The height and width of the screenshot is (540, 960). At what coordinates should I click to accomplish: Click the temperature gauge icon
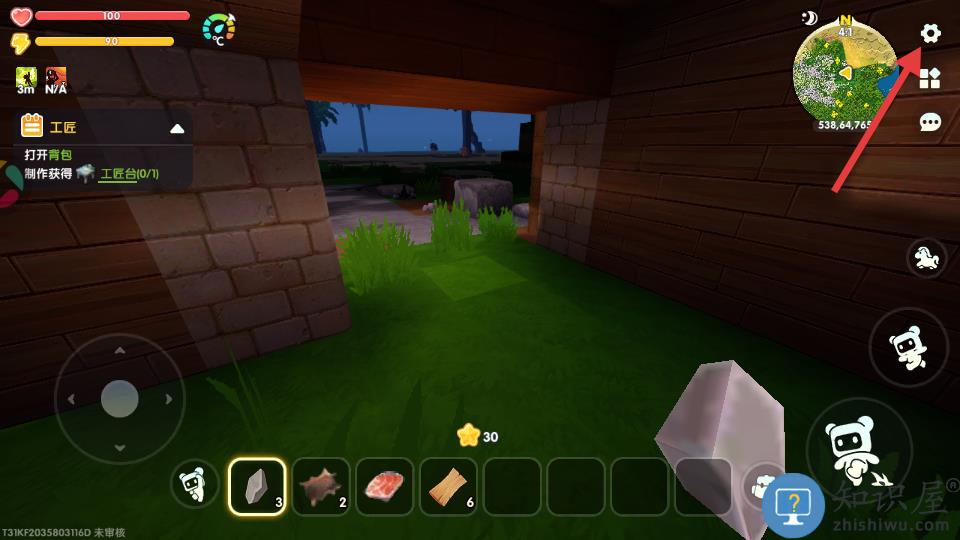218,29
